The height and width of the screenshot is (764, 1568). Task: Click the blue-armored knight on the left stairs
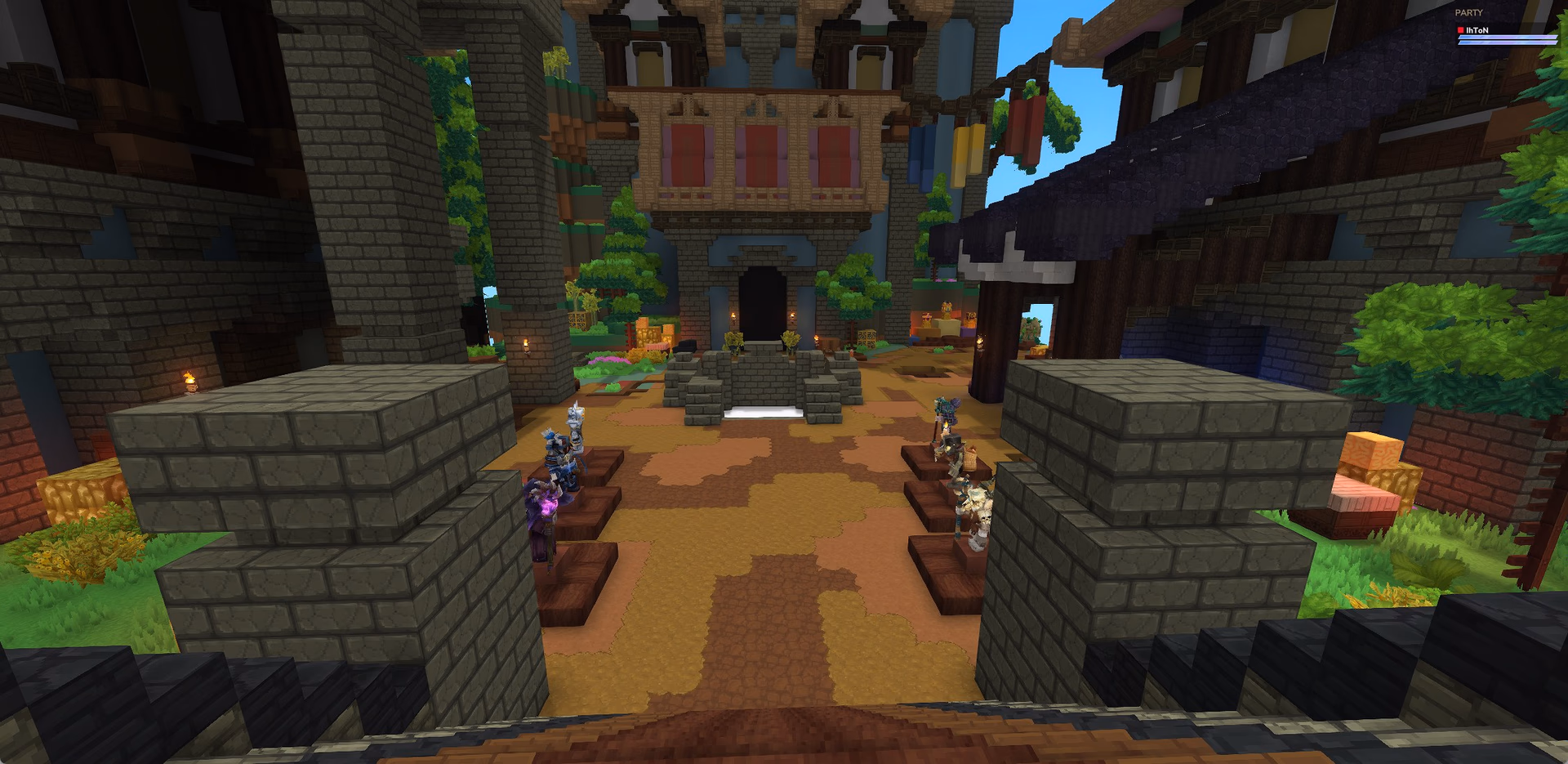tap(559, 458)
